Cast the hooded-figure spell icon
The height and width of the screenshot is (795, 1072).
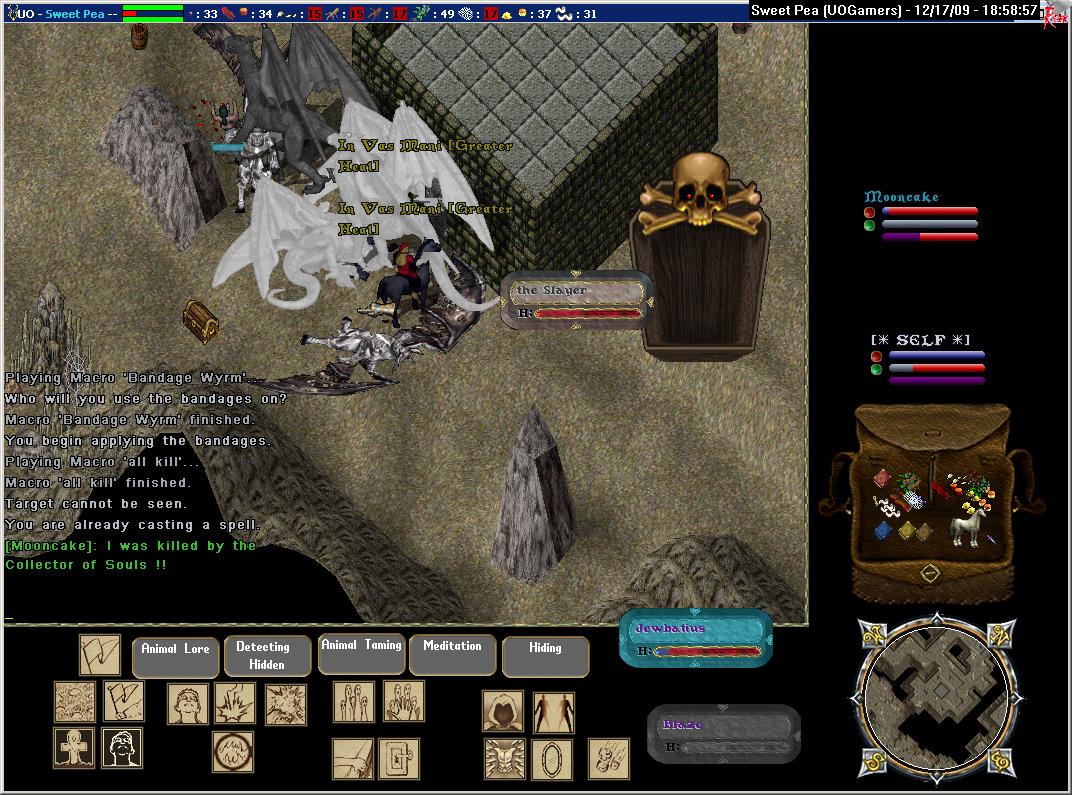tap(503, 711)
